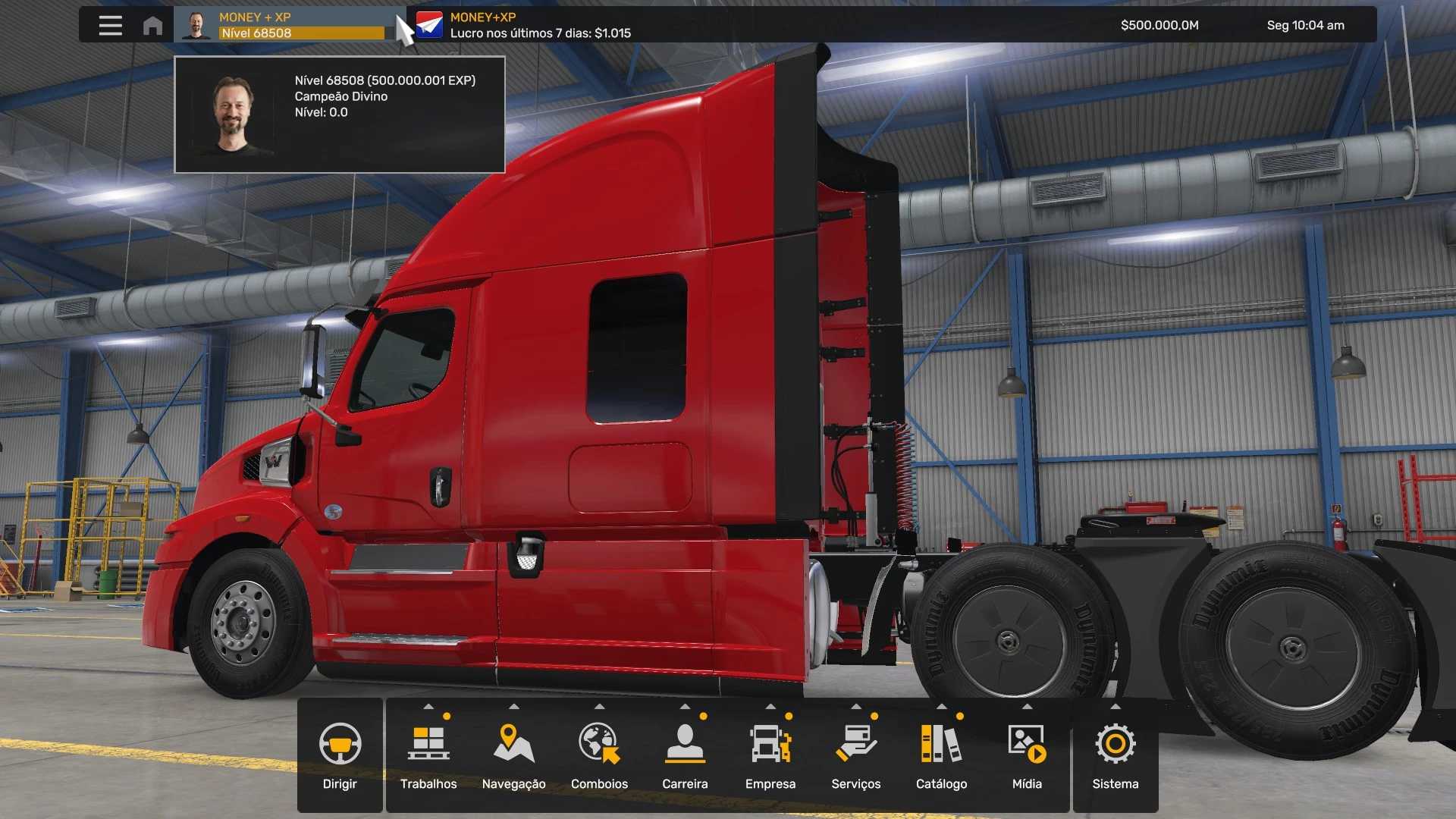Open the Navegação map menu
1456x819 pixels.
click(x=513, y=755)
